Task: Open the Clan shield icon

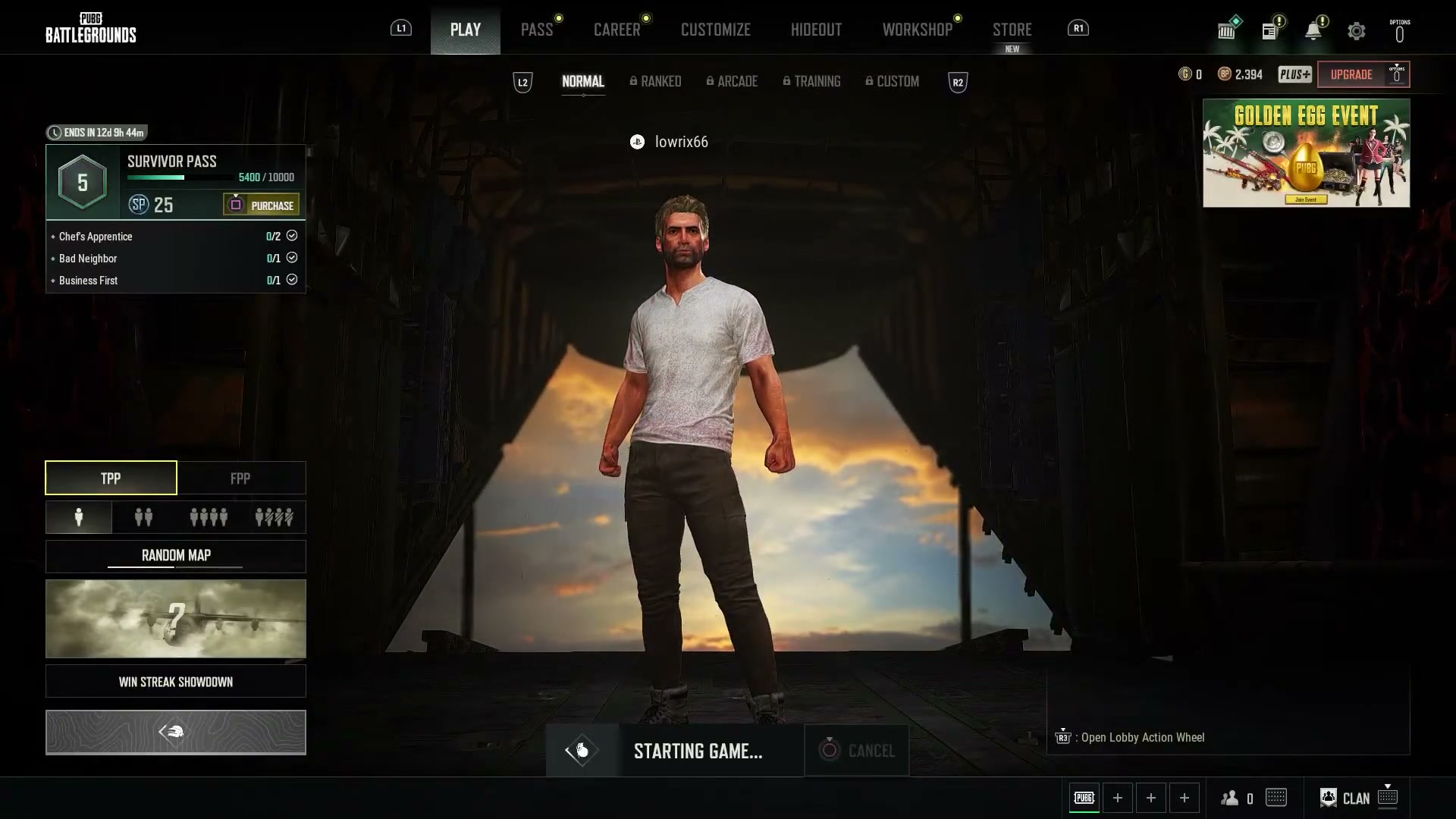Action: 1329,797
